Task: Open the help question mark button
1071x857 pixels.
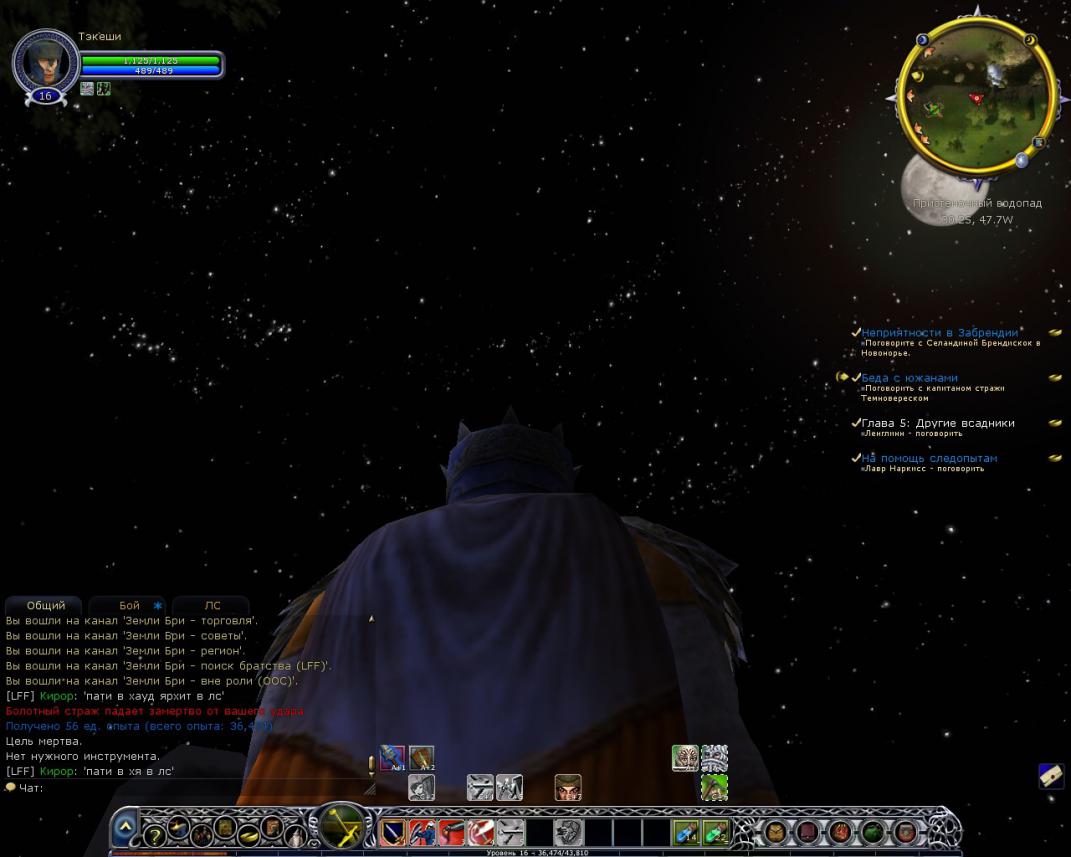Action: [155, 835]
